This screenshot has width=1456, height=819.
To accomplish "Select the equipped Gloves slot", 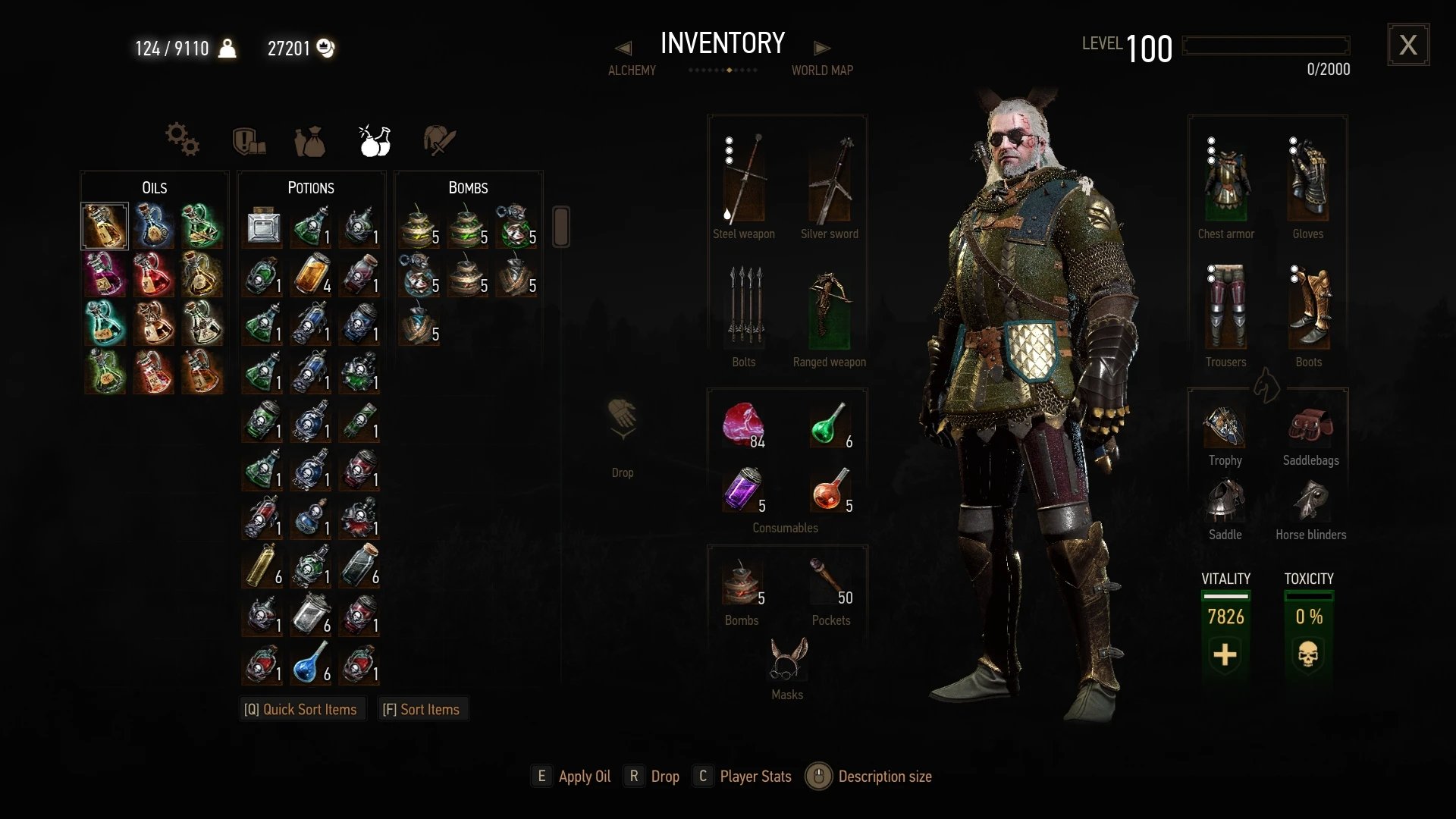I will 1308,180.
